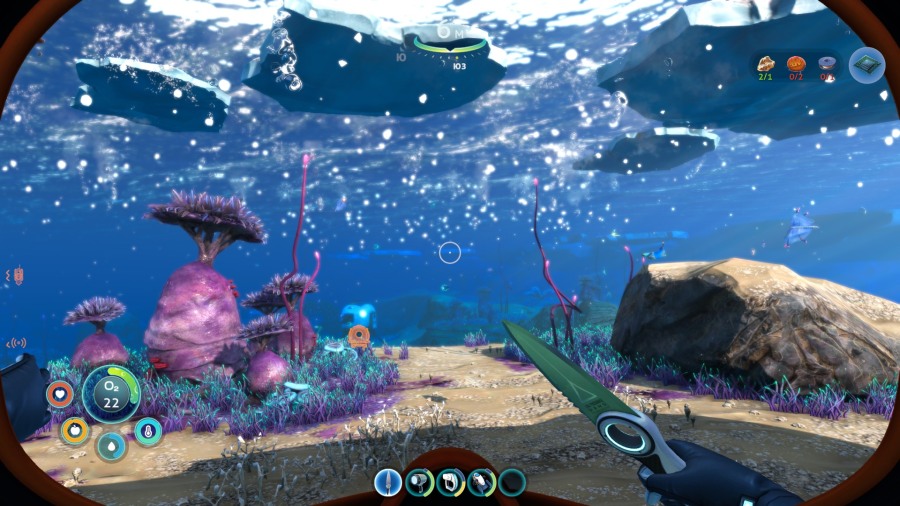This screenshot has width=900, height=506.
Task: Click the ore ingredient showing 2/1
Action: [766, 65]
